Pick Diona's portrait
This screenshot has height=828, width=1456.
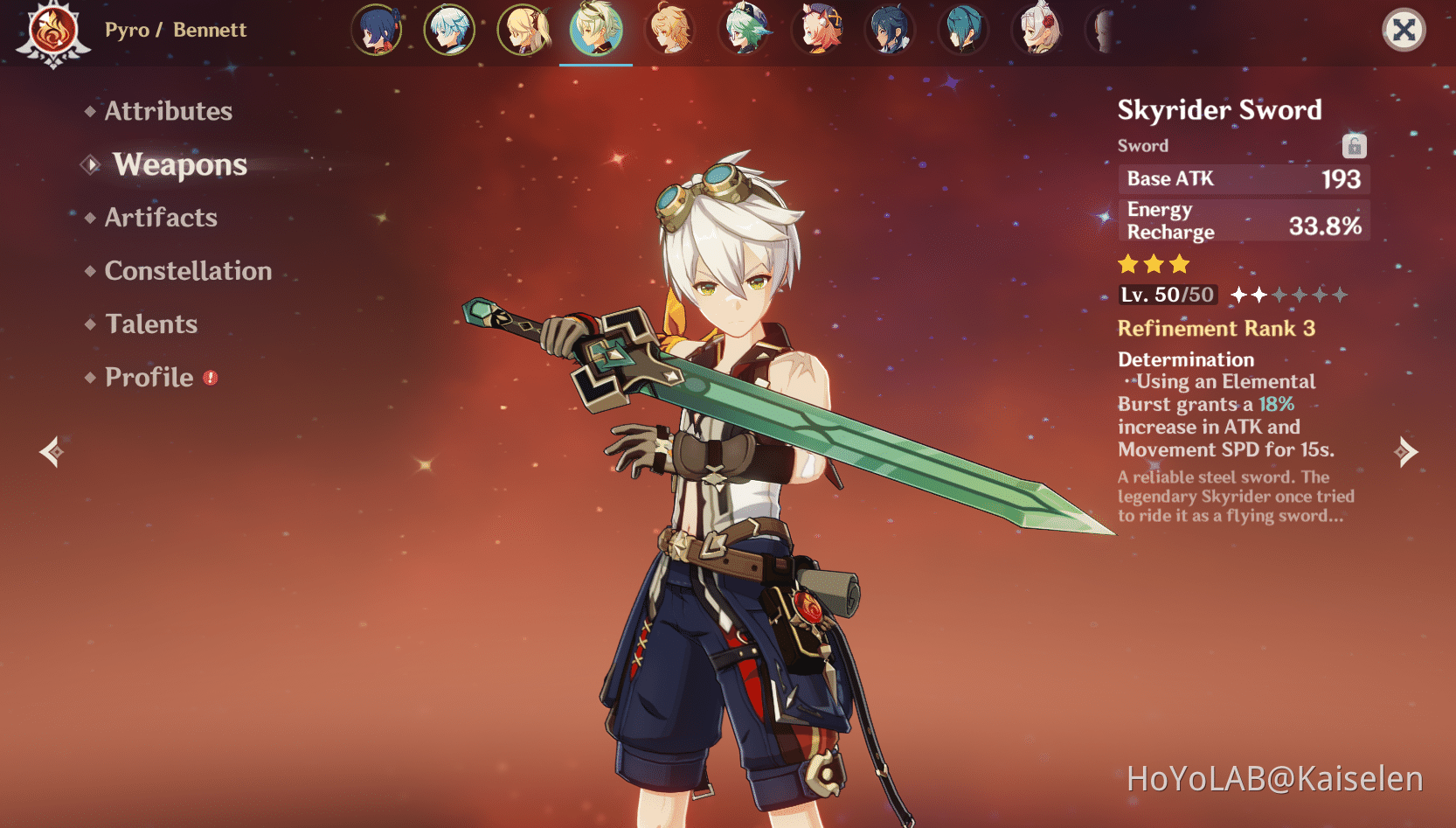[x=817, y=30]
